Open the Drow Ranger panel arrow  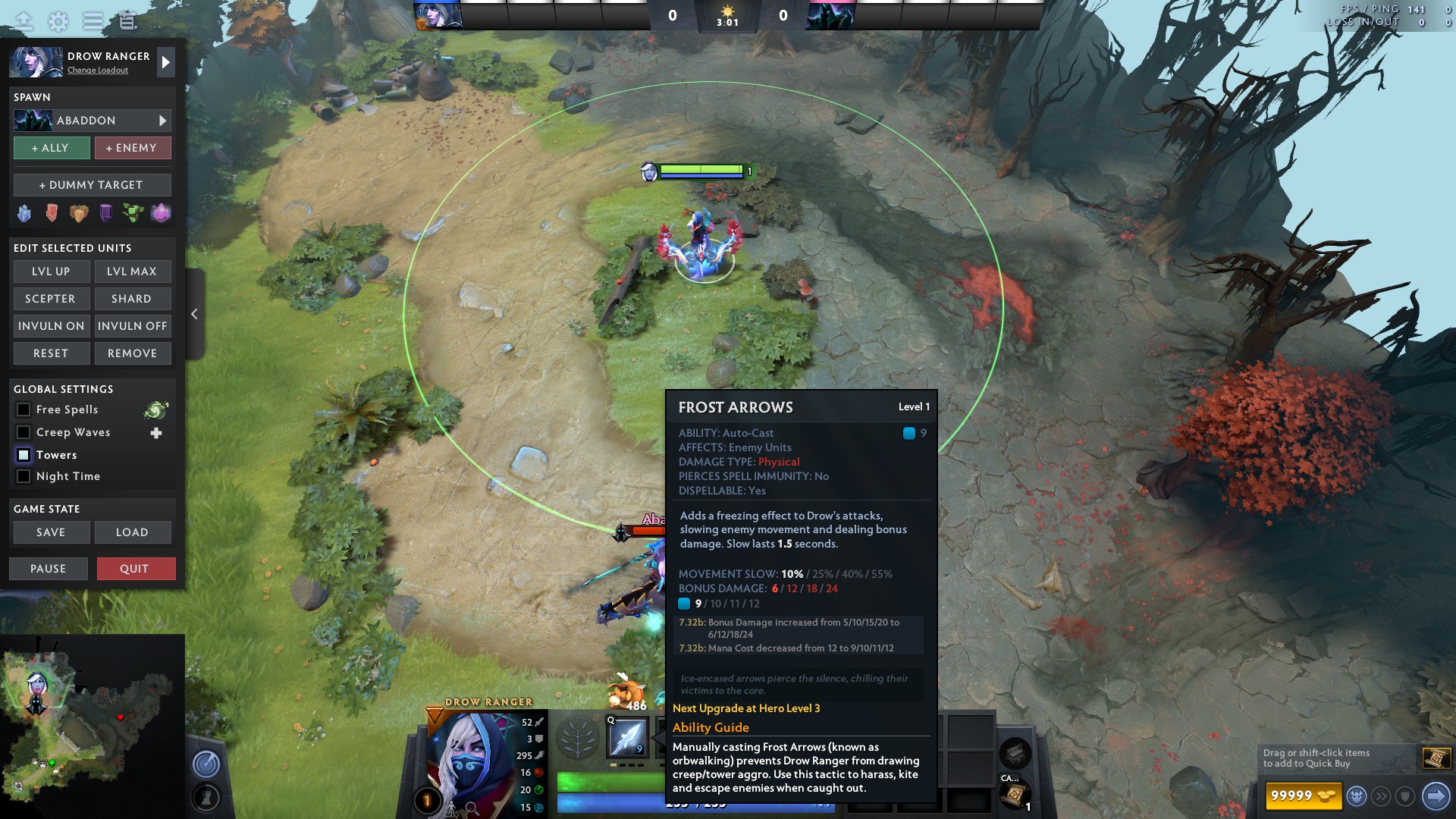(x=165, y=61)
